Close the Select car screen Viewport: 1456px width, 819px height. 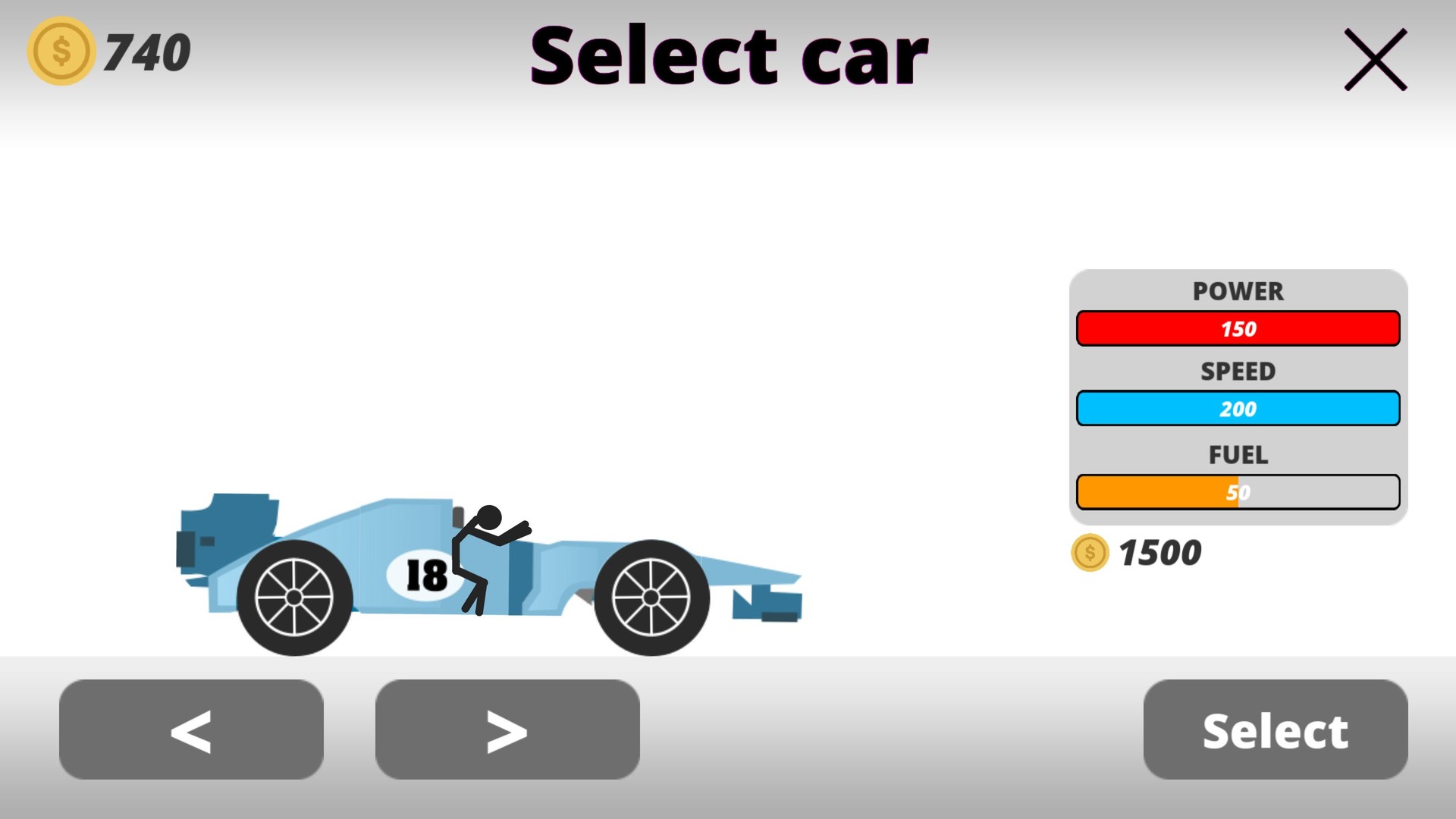click(1375, 60)
